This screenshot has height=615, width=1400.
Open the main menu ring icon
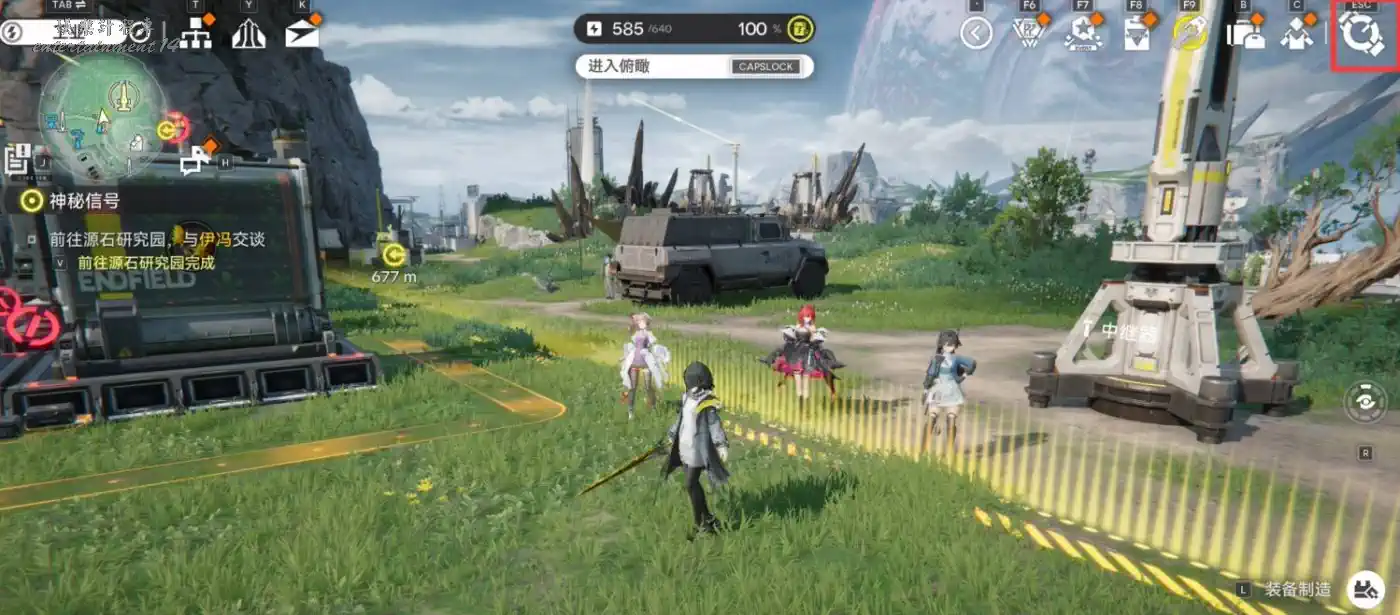tap(1360, 34)
